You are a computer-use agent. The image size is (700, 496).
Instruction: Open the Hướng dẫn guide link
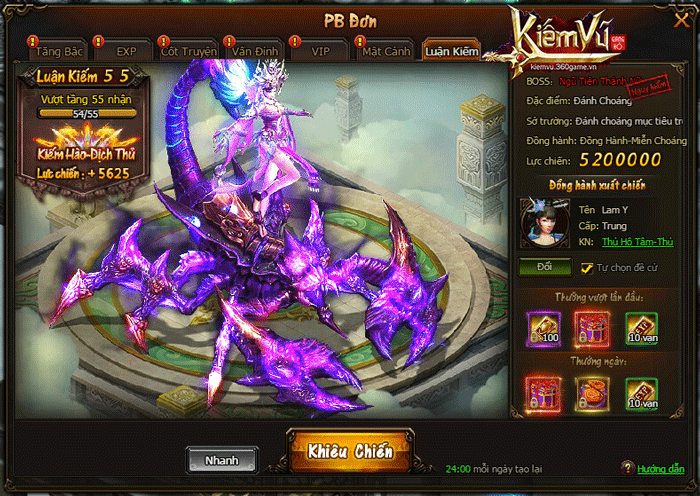click(x=661, y=468)
